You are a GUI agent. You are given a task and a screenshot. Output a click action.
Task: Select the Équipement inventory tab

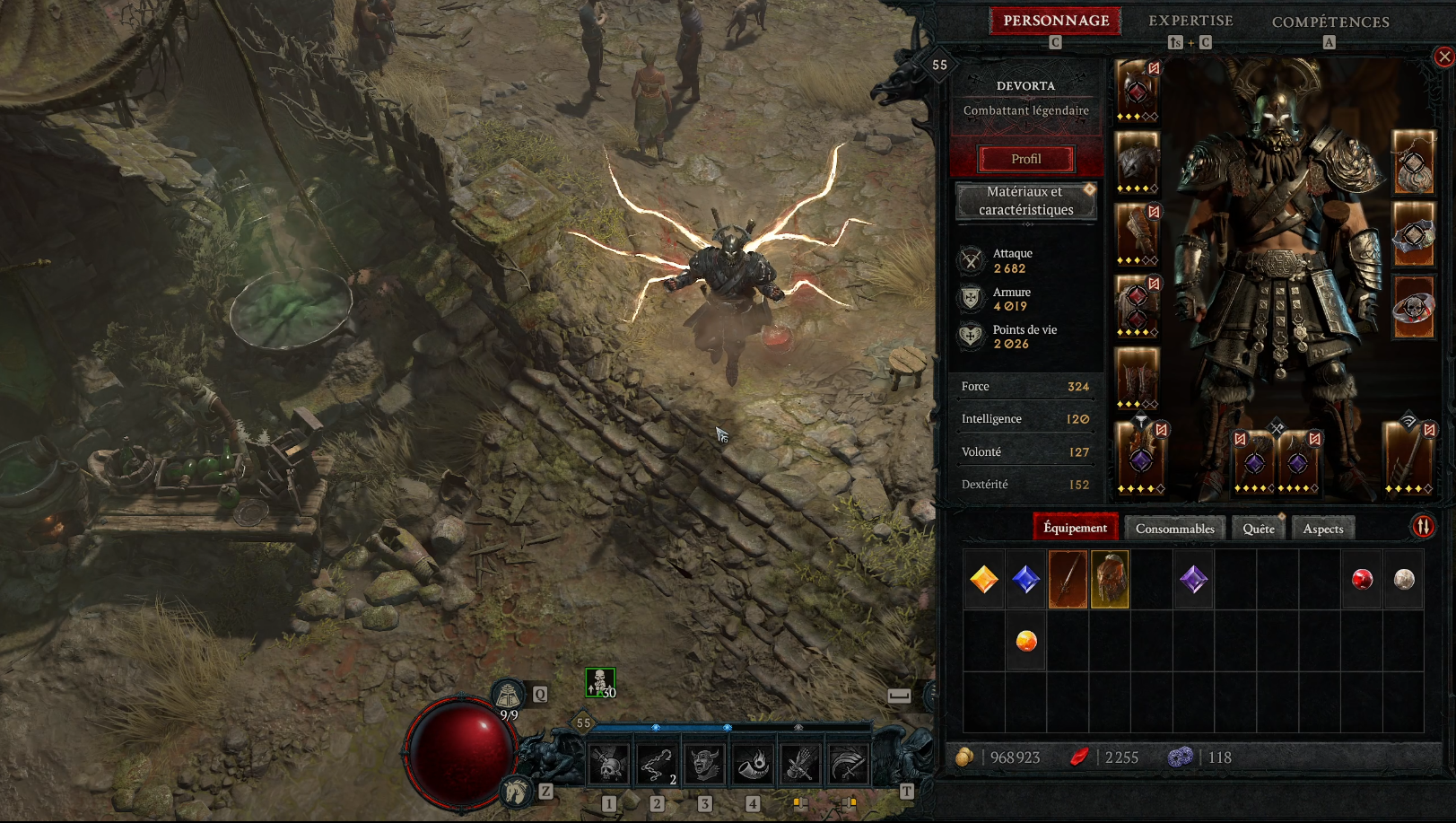[x=1075, y=528]
